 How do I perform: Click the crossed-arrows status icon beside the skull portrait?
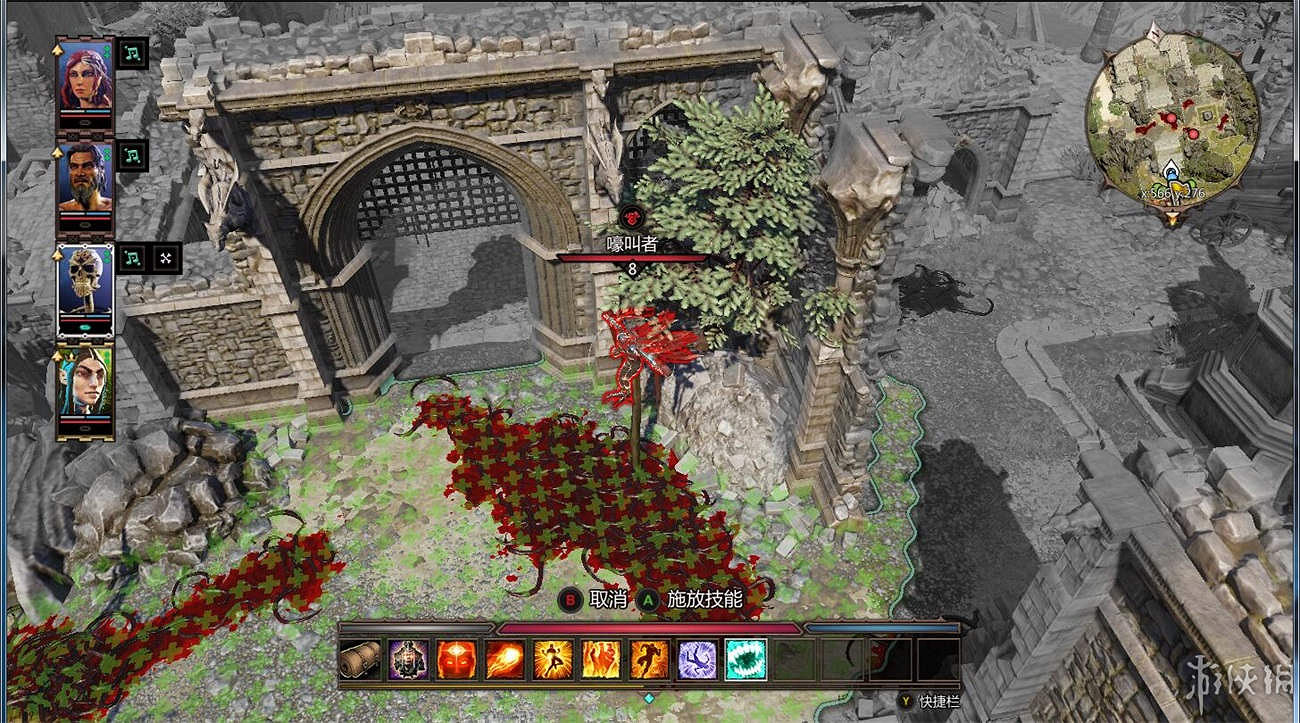tap(166, 258)
